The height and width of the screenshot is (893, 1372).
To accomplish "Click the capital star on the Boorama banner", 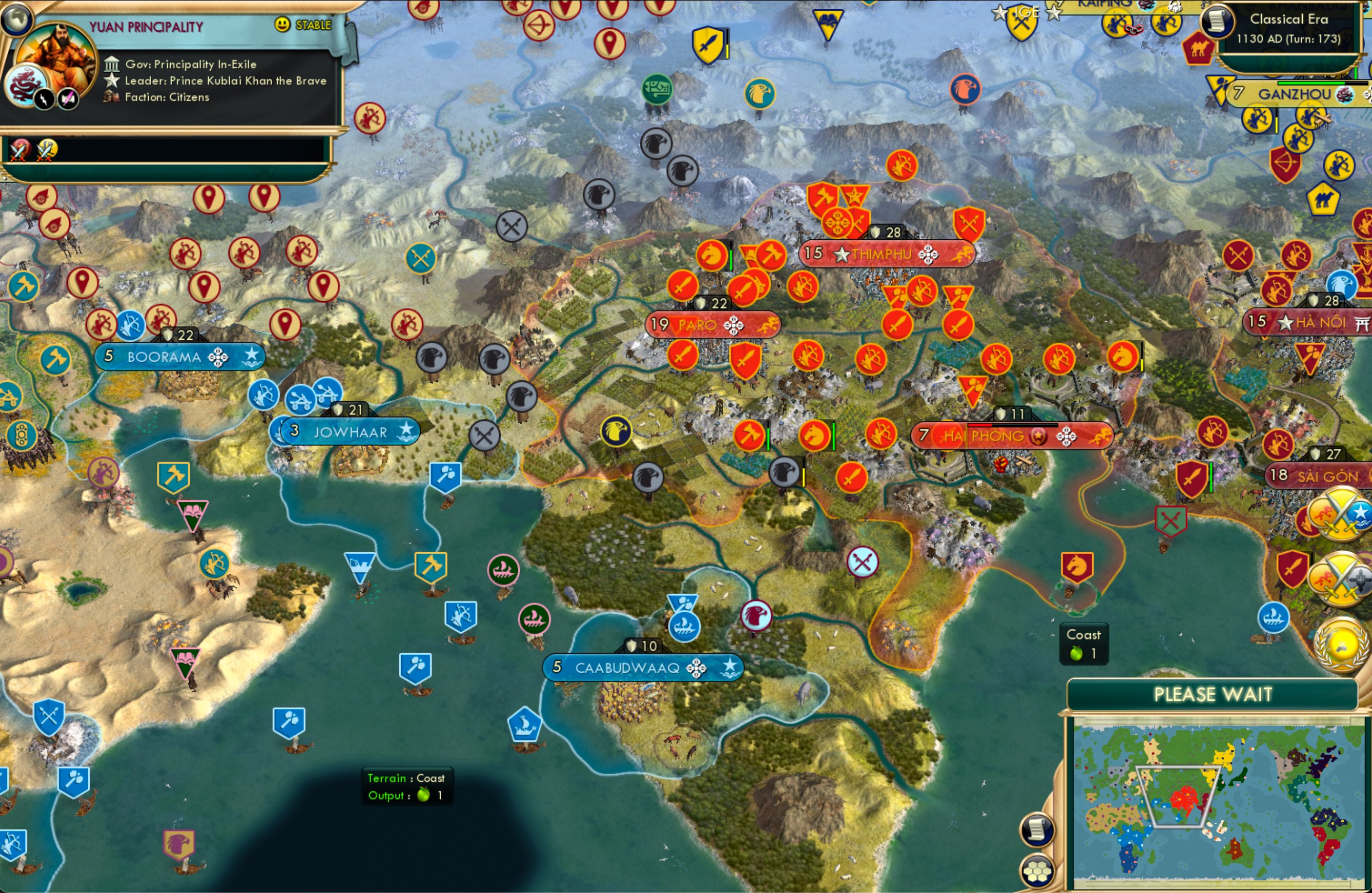I will click(x=252, y=356).
